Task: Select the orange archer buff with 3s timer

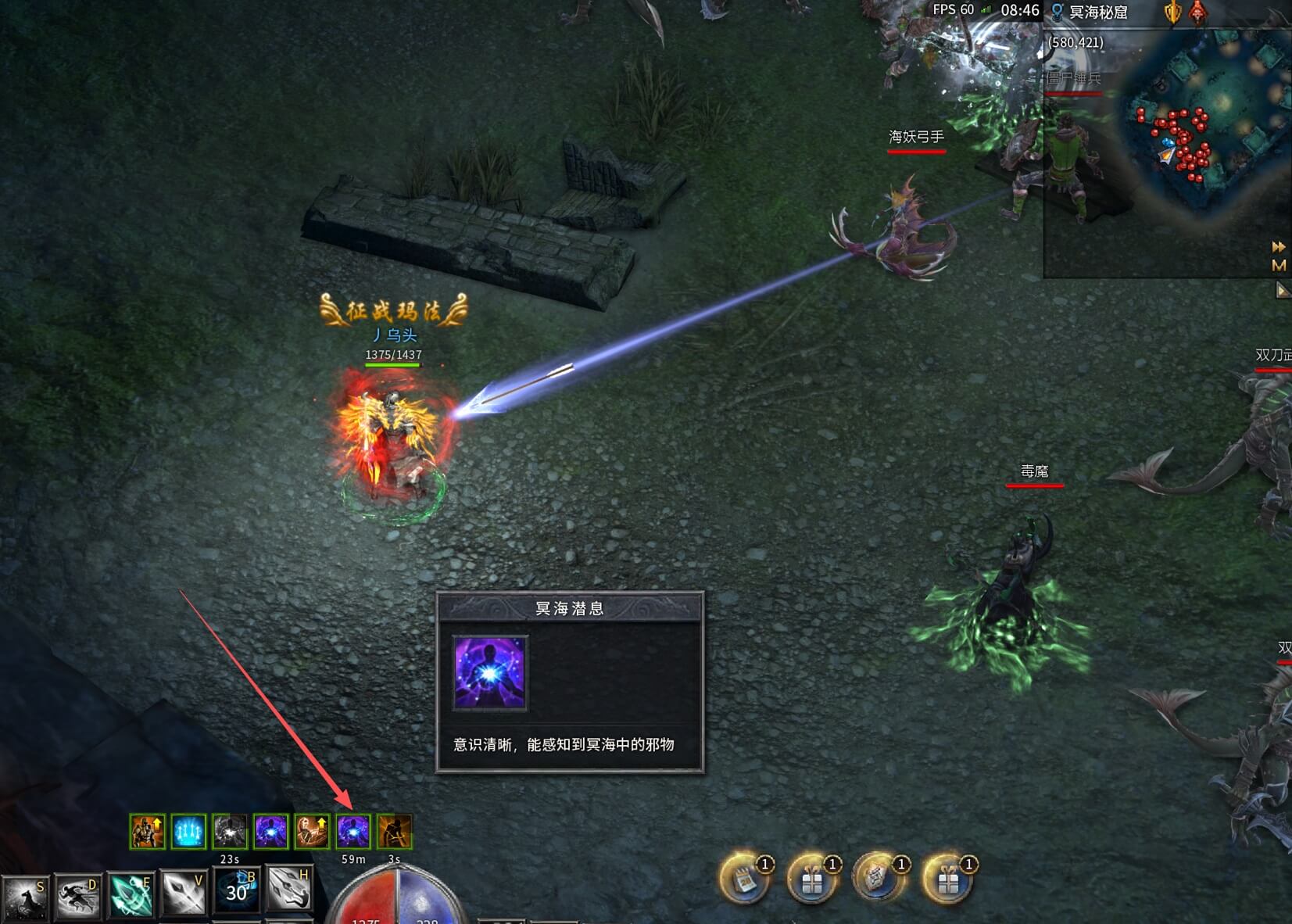Action: pyautogui.click(x=394, y=832)
